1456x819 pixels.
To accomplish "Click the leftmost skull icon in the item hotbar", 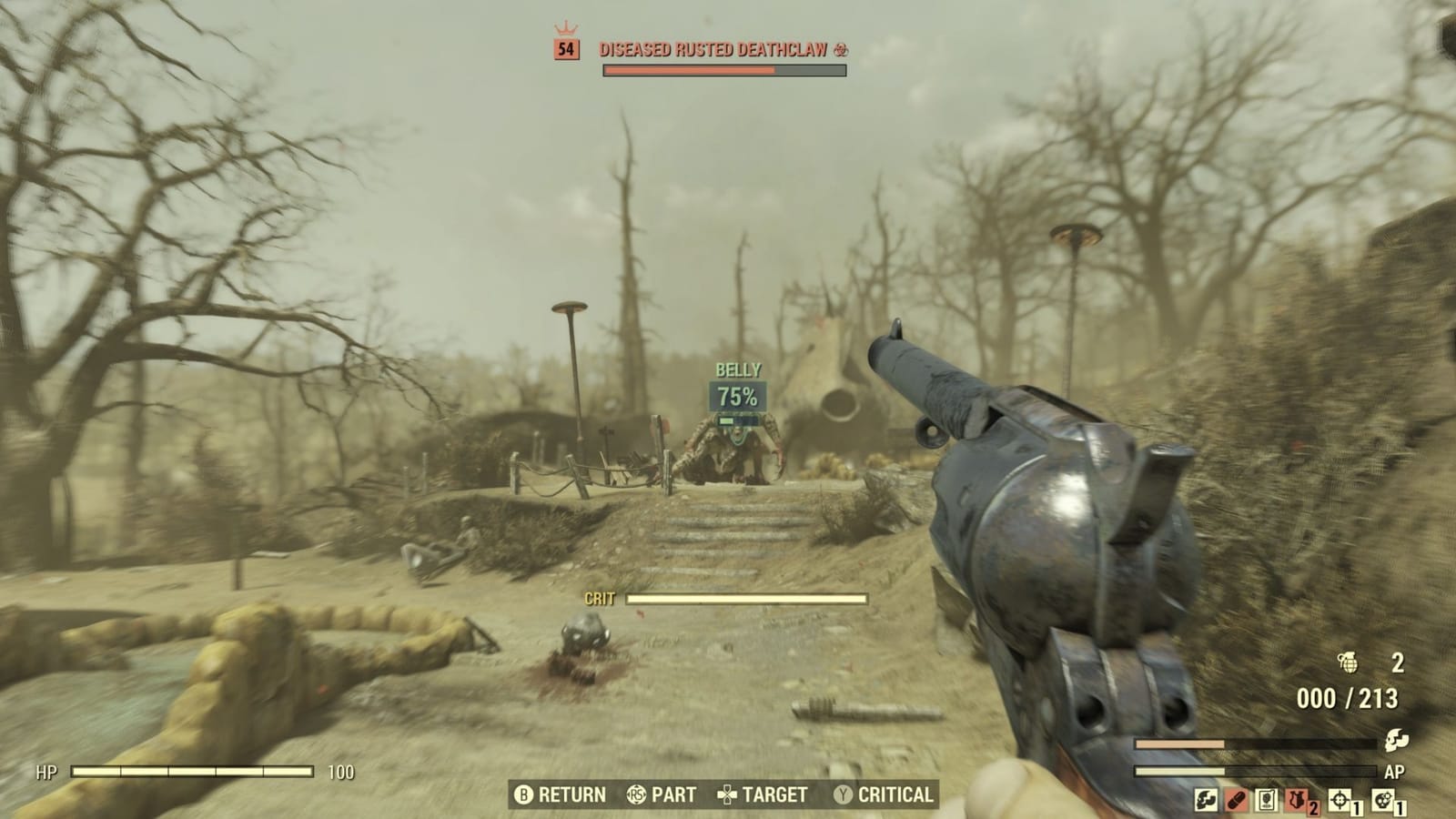I will 1205,801.
